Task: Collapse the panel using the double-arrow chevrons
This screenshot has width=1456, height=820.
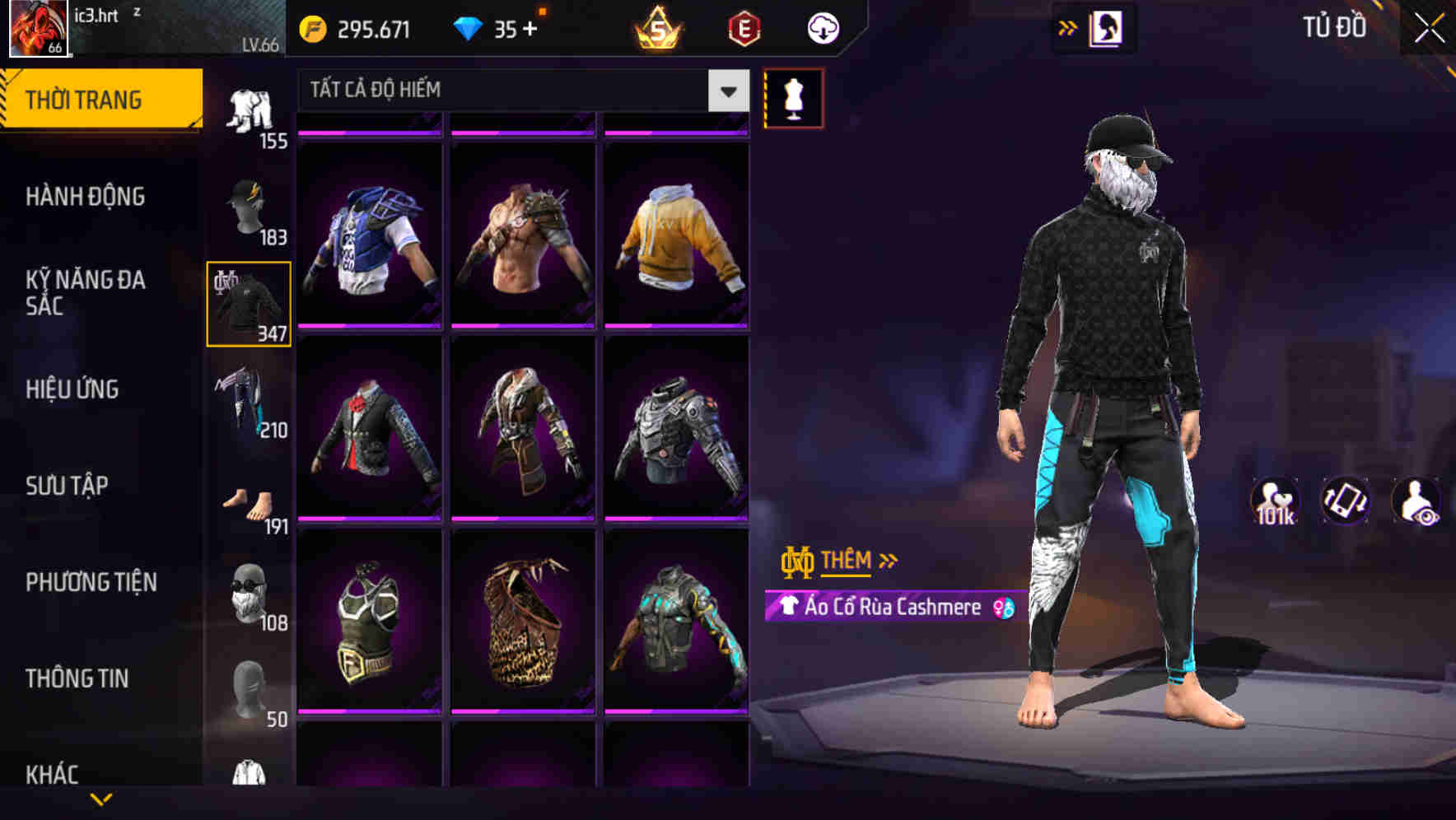Action: coord(1068,27)
